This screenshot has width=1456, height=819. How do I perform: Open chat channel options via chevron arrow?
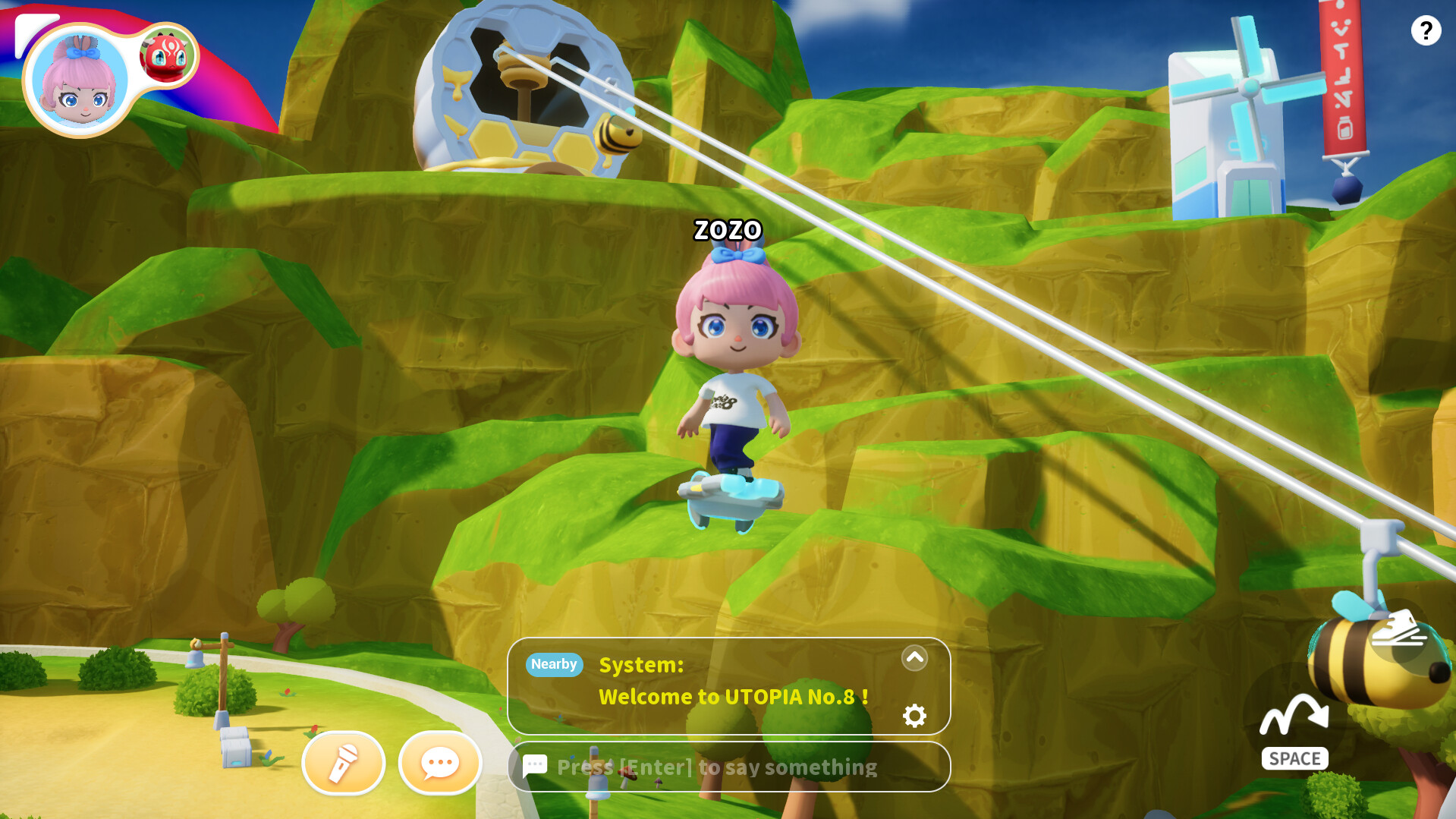coord(915,657)
